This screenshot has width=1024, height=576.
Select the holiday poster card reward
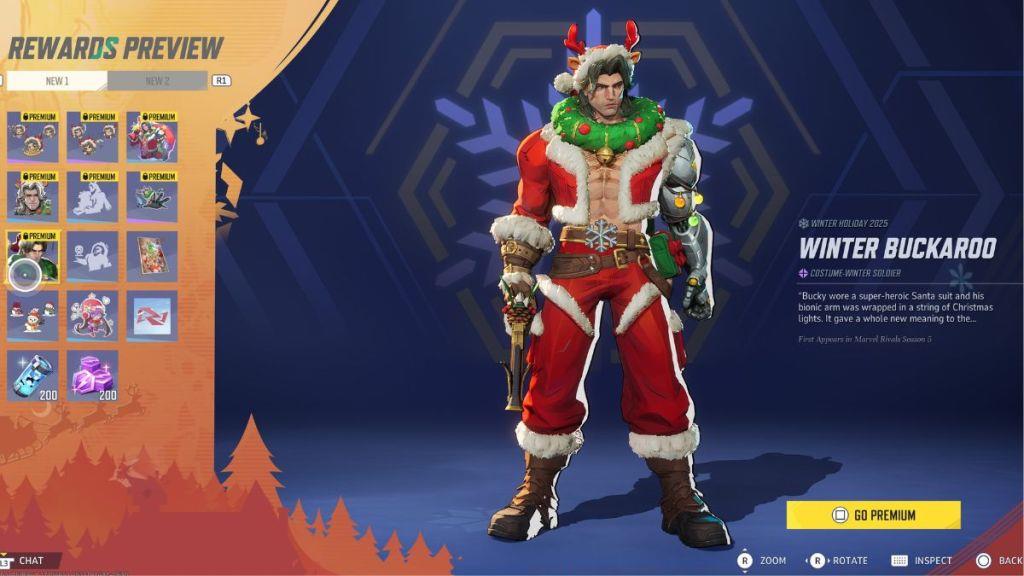click(x=152, y=257)
